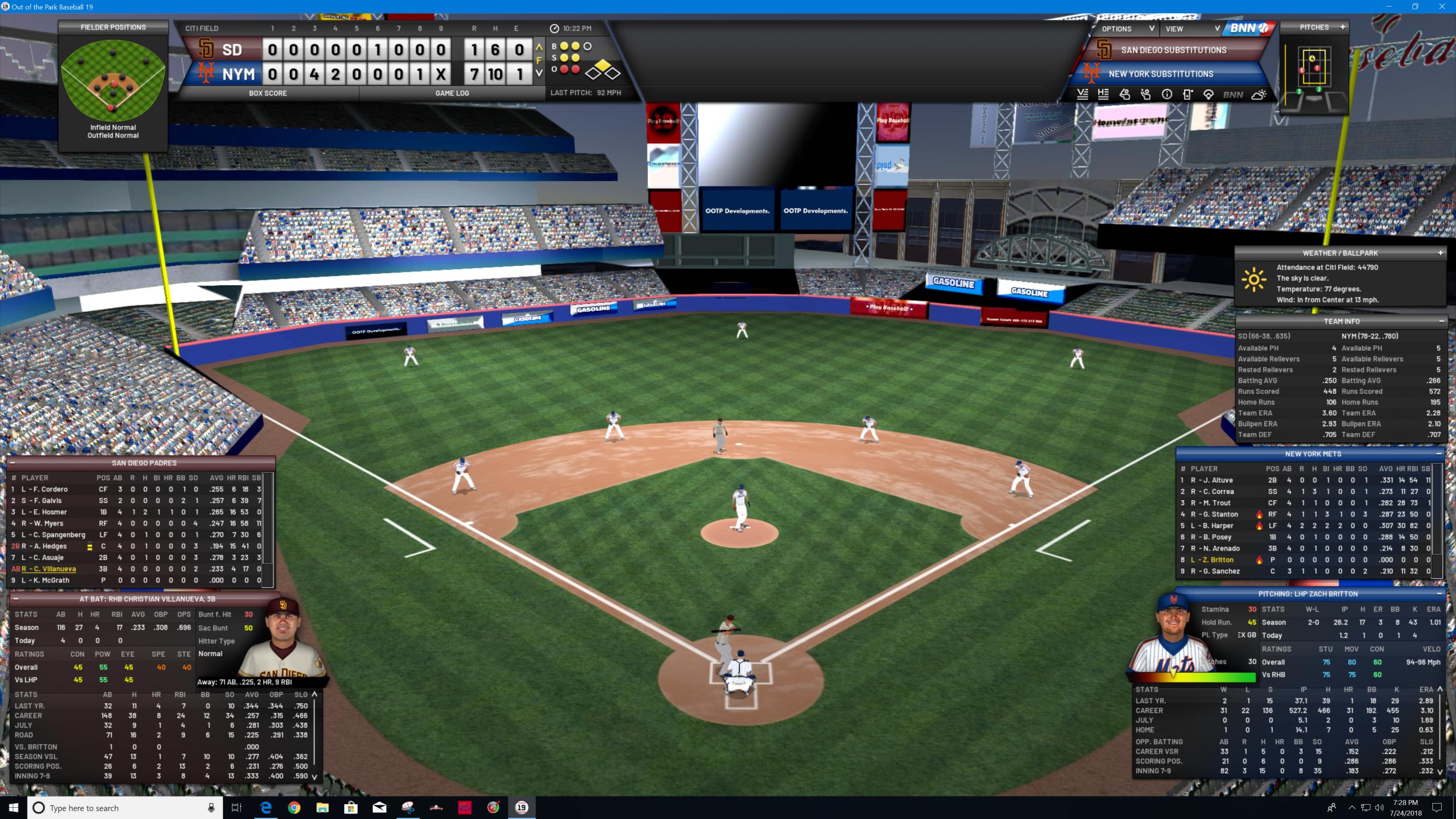This screenshot has width=1456, height=819.
Task: Open the Box Score tab
Action: [x=267, y=93]
